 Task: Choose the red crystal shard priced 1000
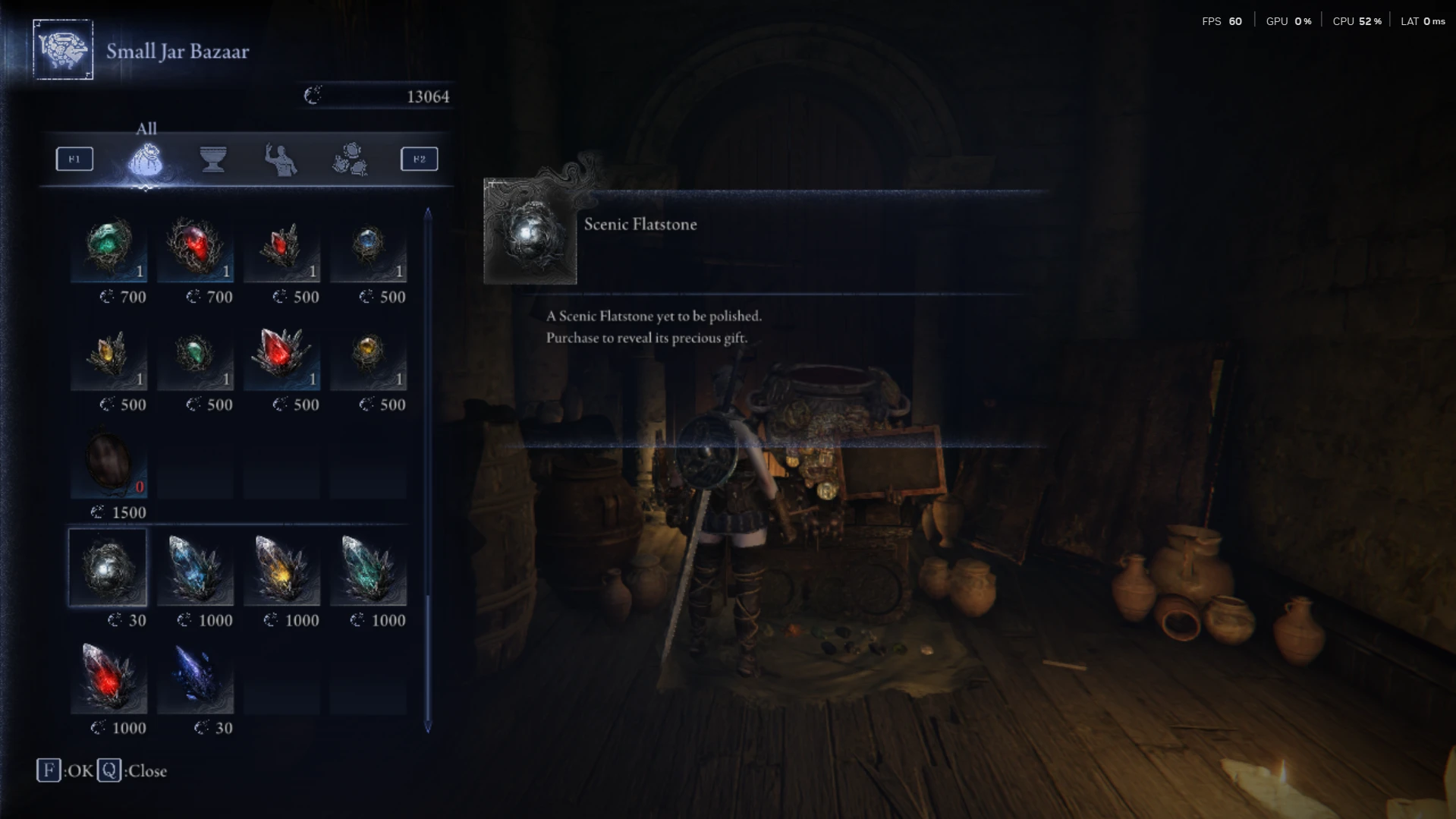tap(108, 676)
